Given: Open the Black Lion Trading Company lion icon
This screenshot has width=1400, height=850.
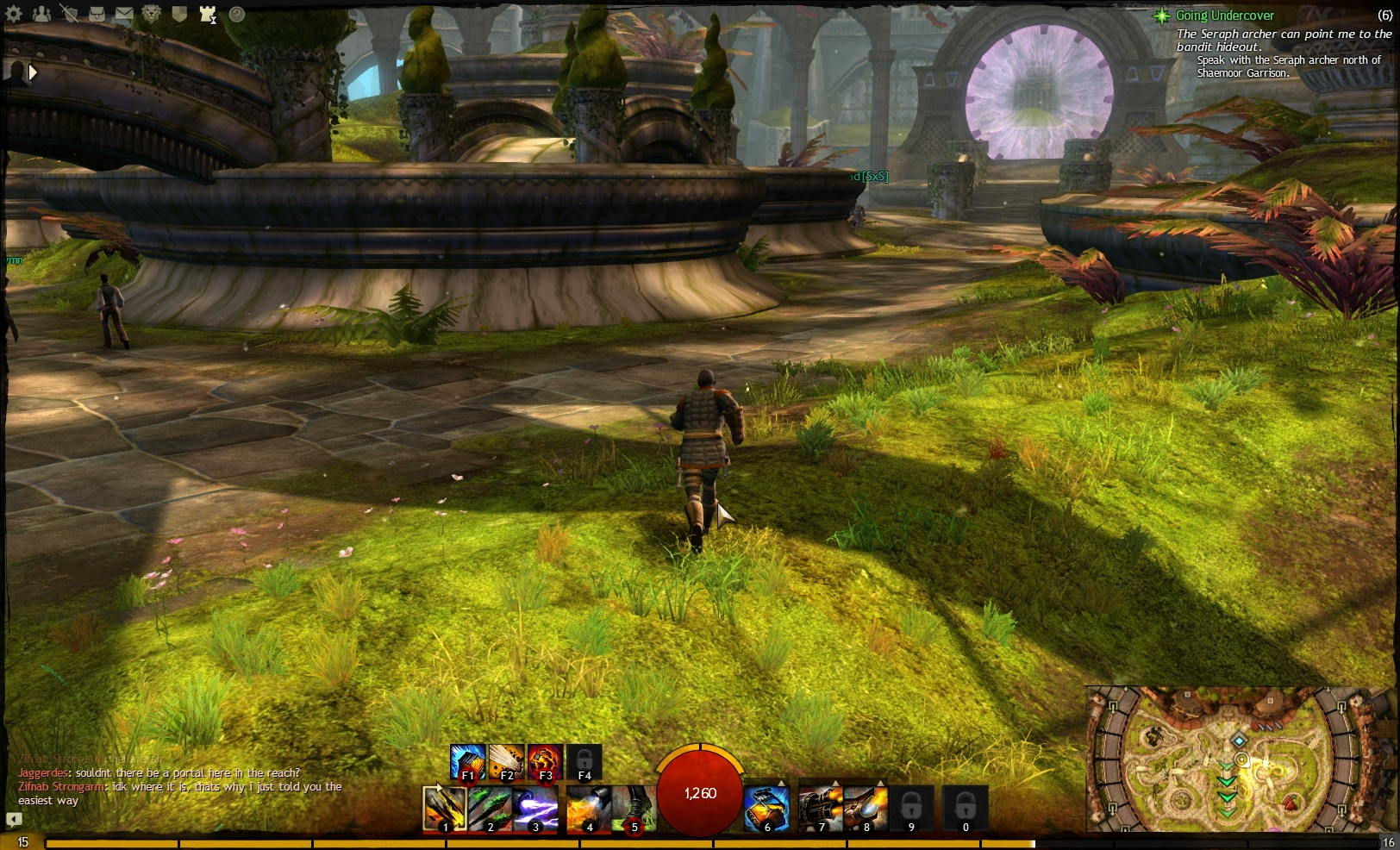Looking at the screenshot, I should point(152,15).
